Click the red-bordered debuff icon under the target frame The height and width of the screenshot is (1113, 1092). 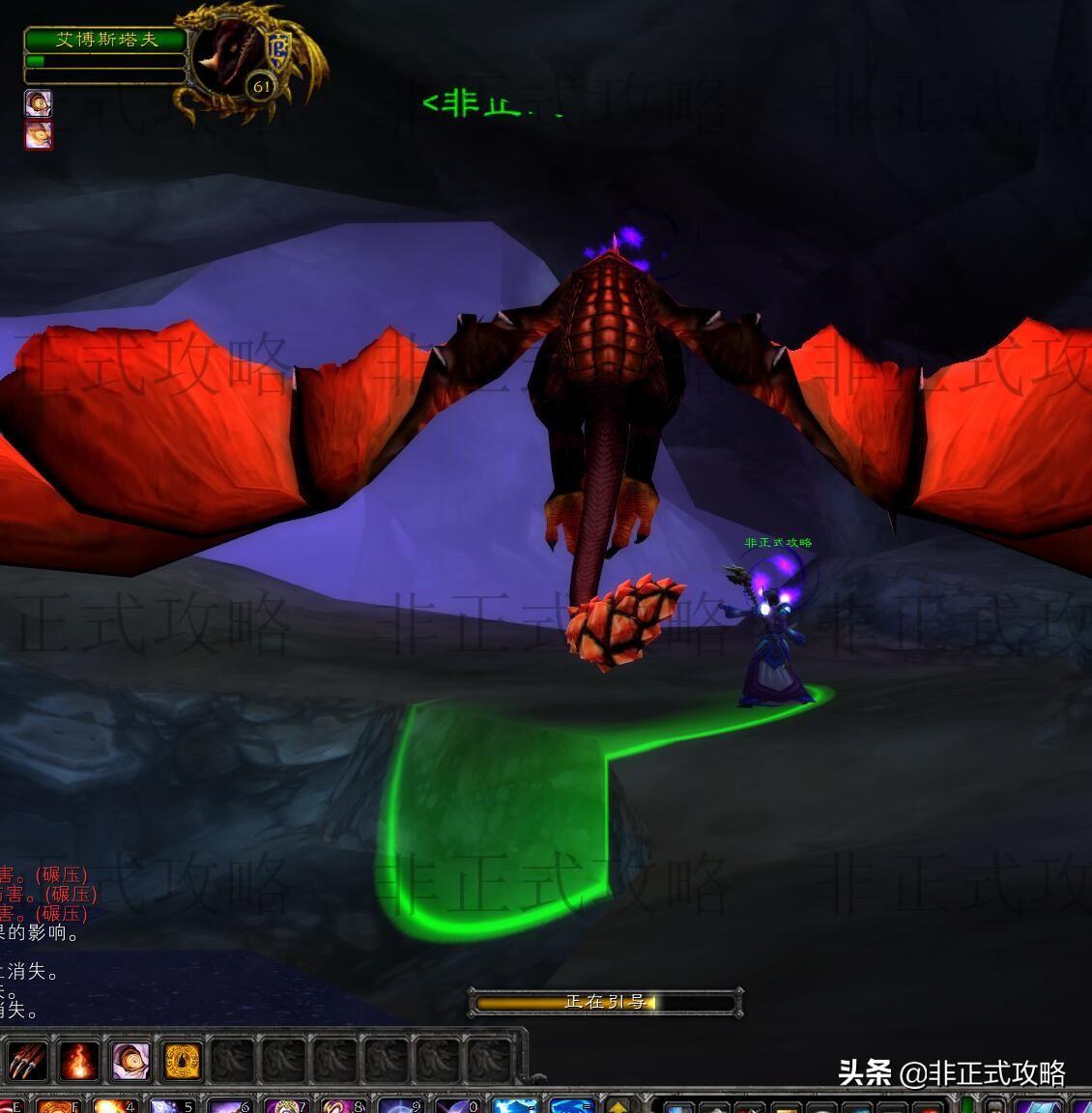point(39,134)
